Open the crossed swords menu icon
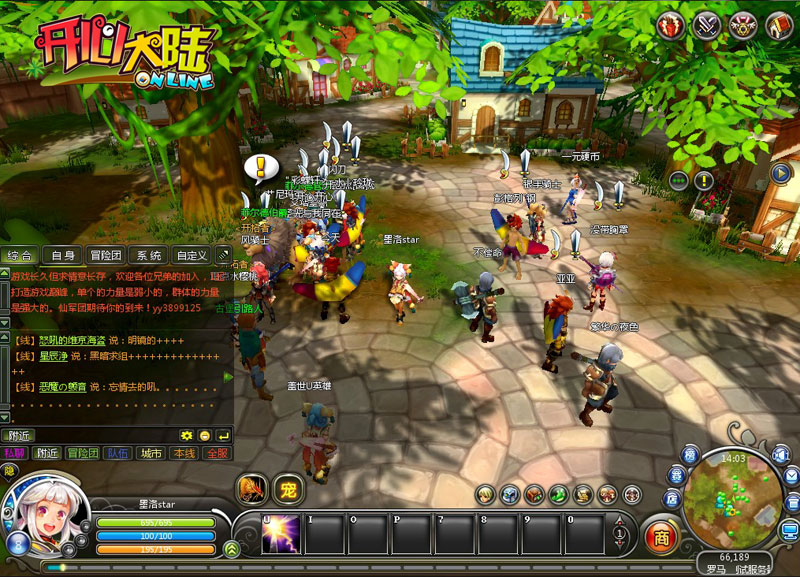 (x=707, y=25)
